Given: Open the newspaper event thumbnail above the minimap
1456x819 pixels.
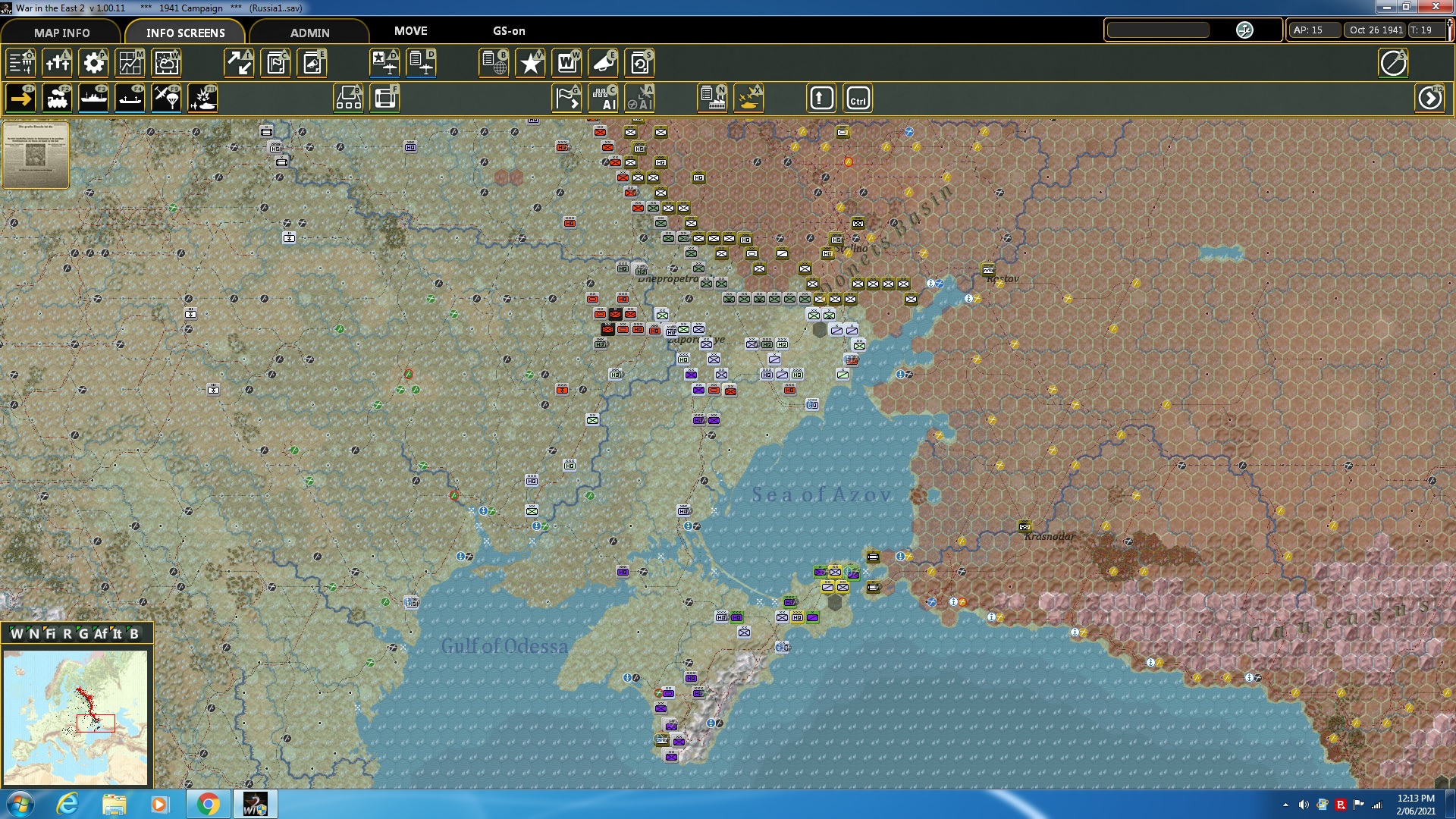Looking at the screenshot, I should pyautogui.click(x=35, y=155).
